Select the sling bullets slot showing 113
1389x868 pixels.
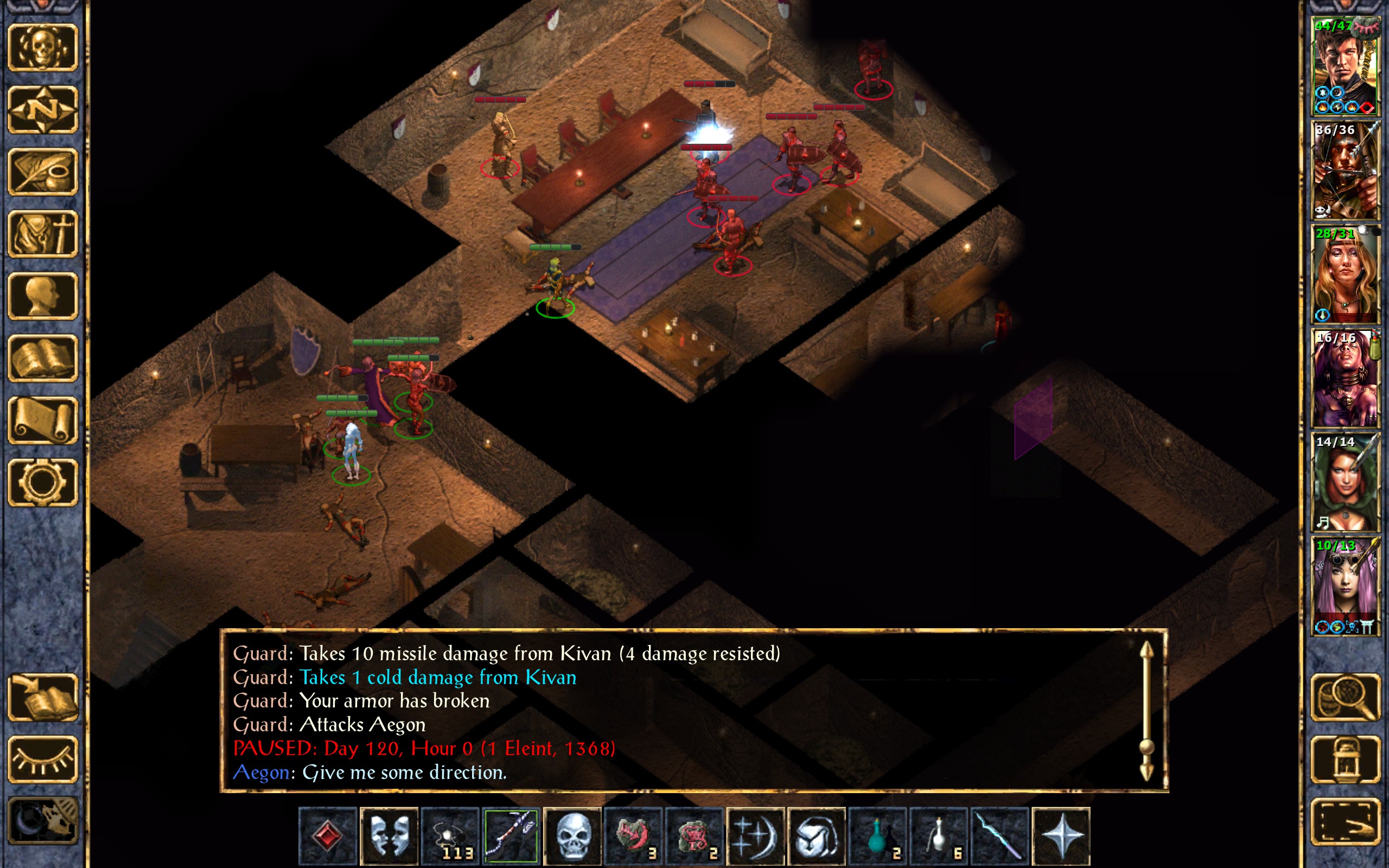(450, 836)
